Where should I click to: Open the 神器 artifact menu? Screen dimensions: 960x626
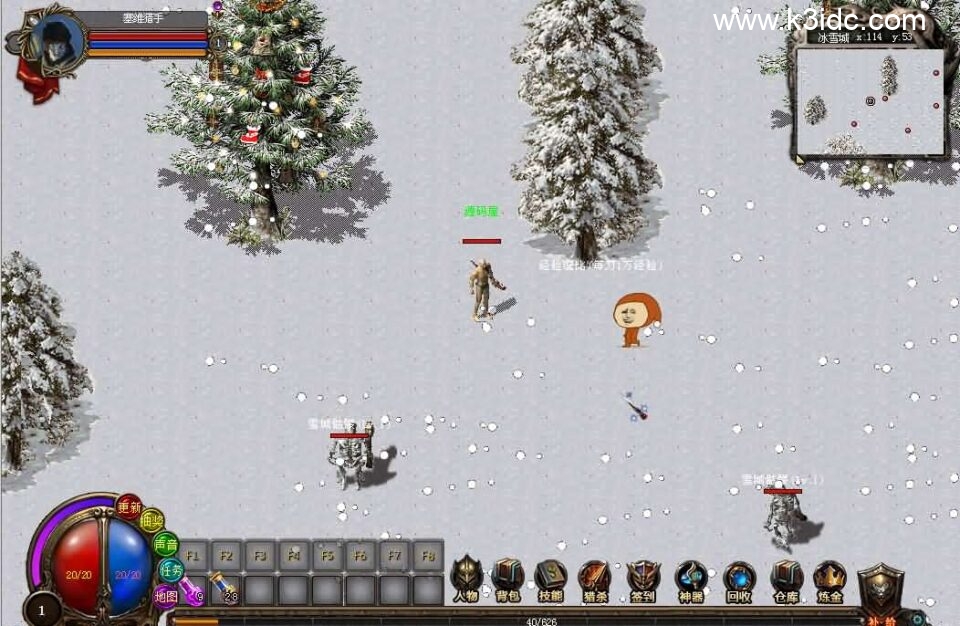691,578
